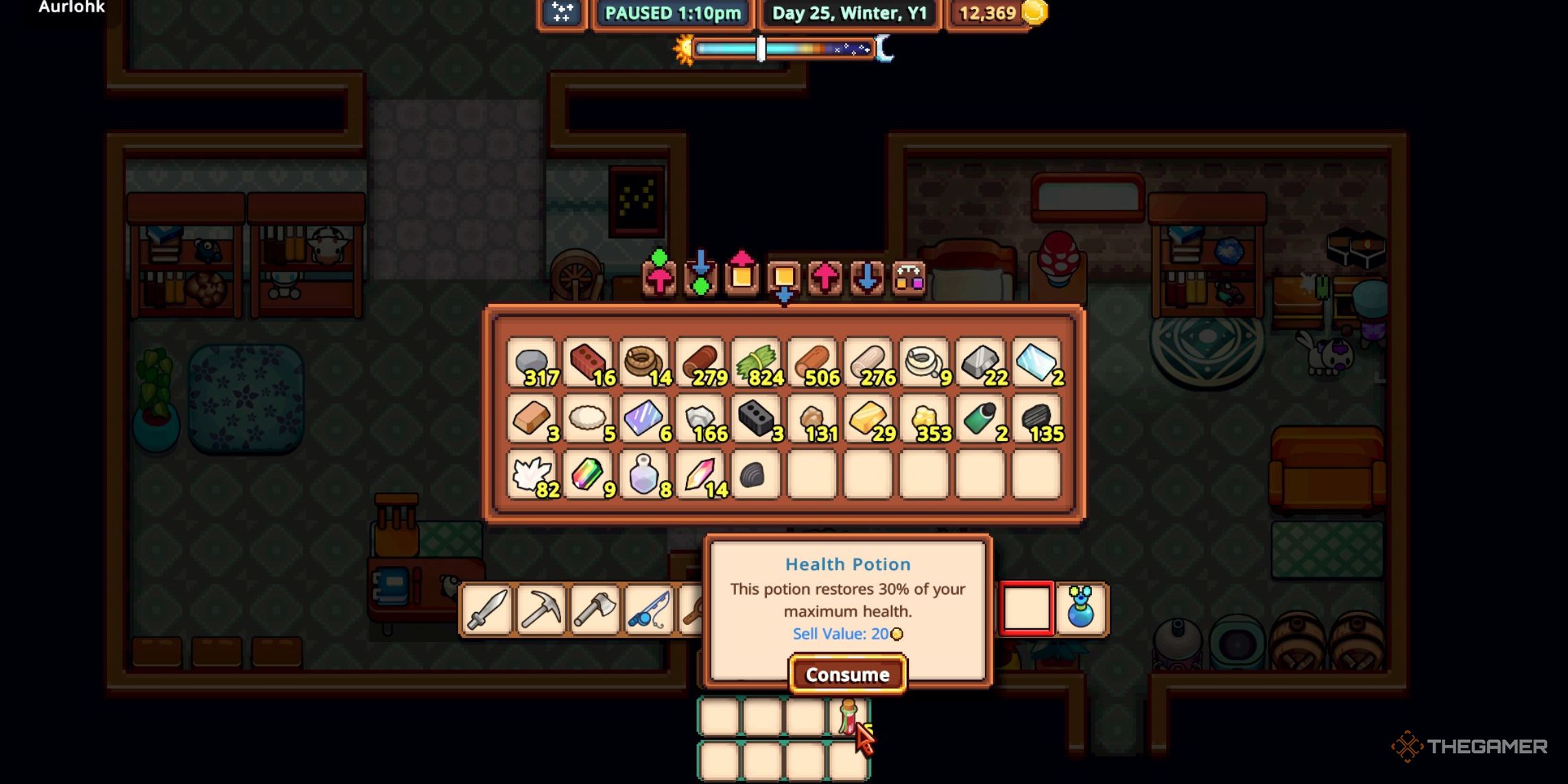Click the chest sort button with colored squares
The height and width of the screenshot is (784, 1568).
coord(909,278)
